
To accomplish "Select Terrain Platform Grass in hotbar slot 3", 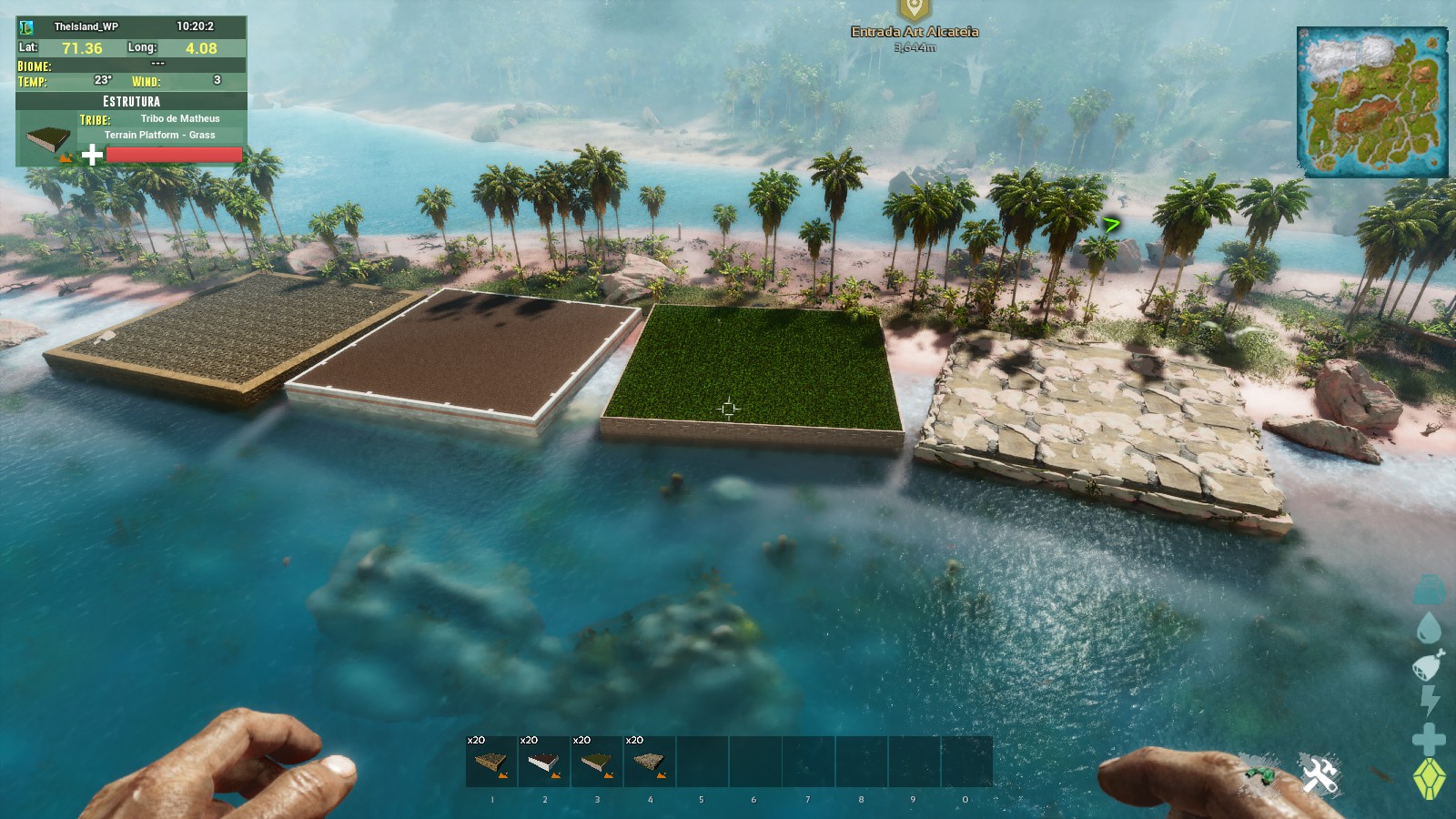I will (x=596, y=761).
